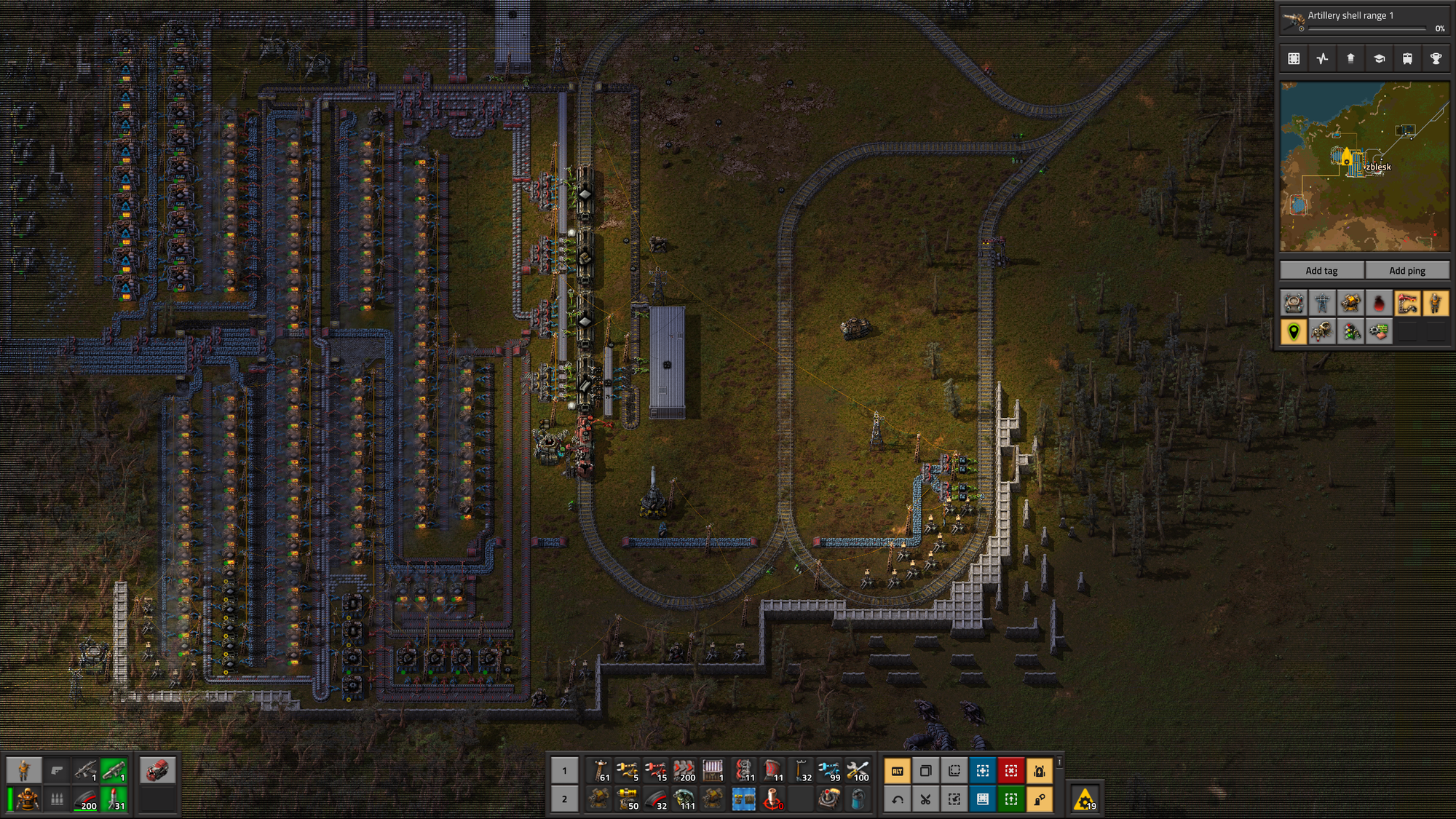Open the tips graduation cap button
Screen dimensions: 1456x819
pos(1379,59)
